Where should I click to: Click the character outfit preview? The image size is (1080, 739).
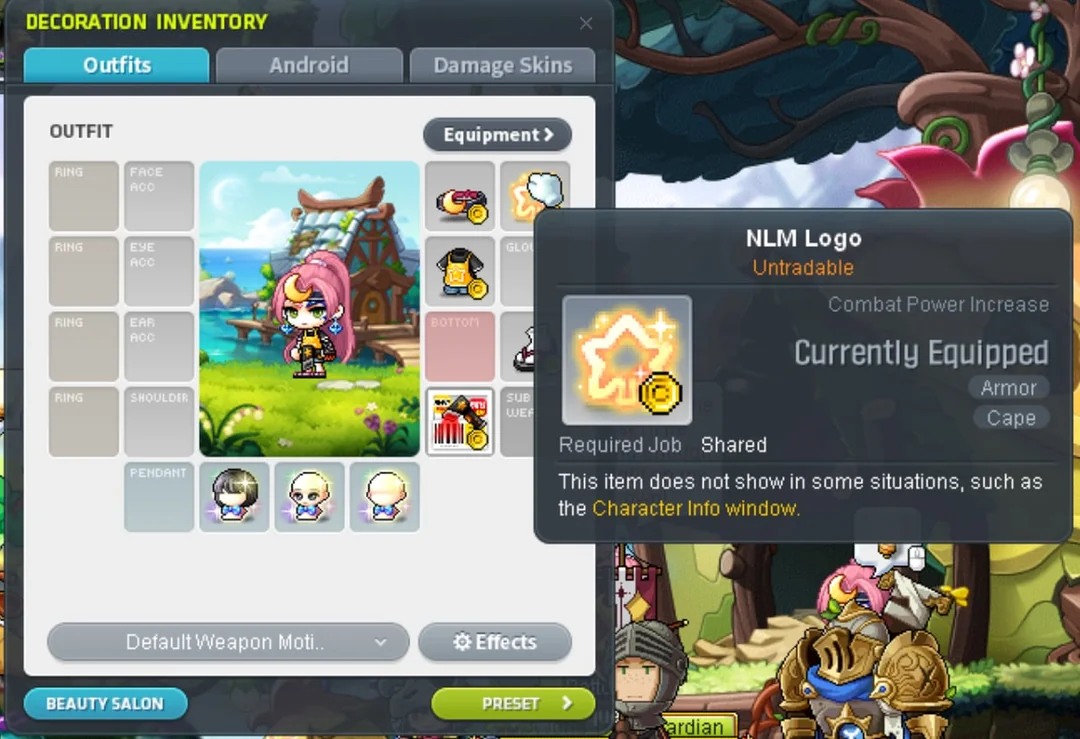(309, 309)
